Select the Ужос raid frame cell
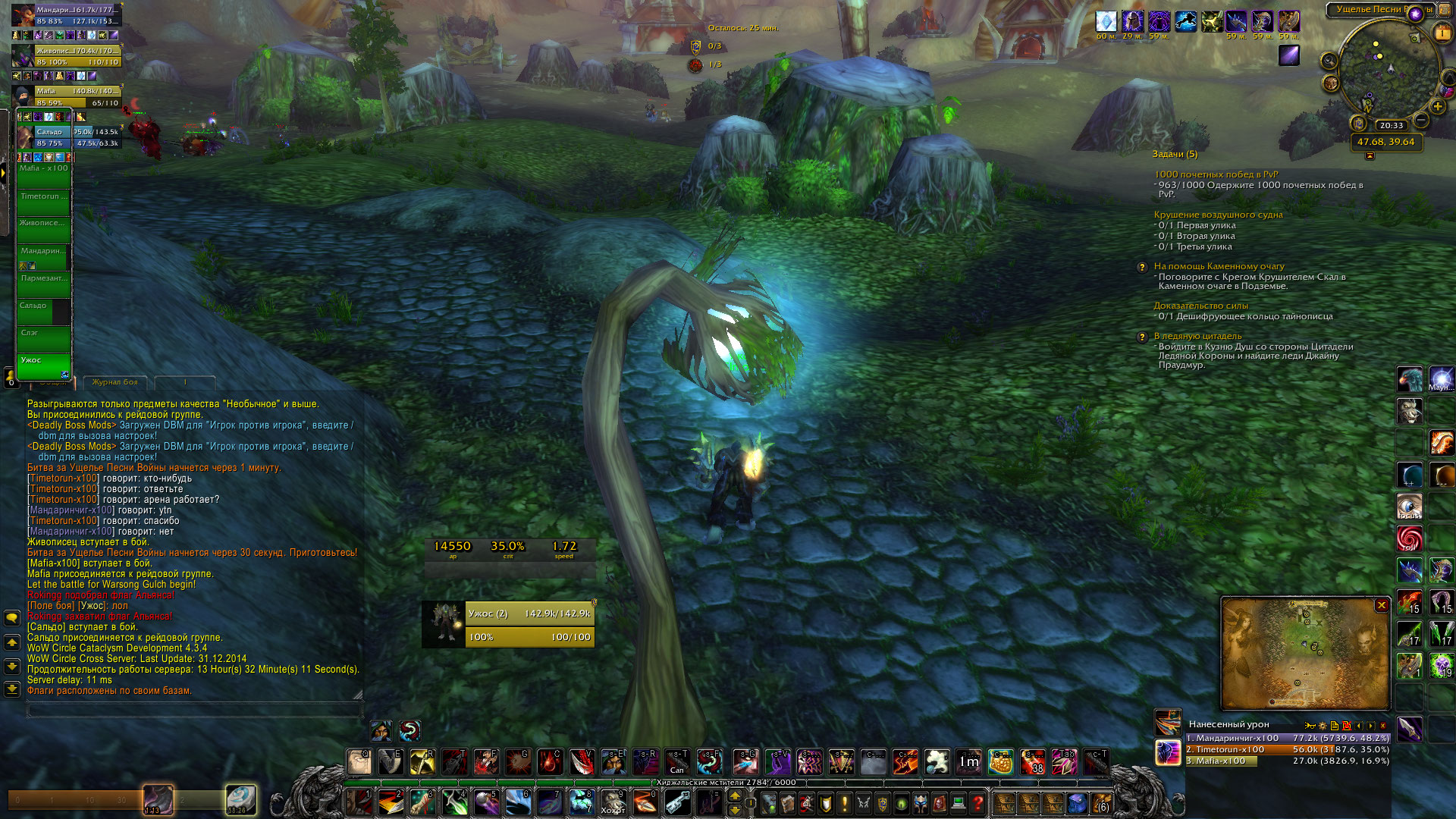Screen dimensions: 1456x819 pos(44,366)
